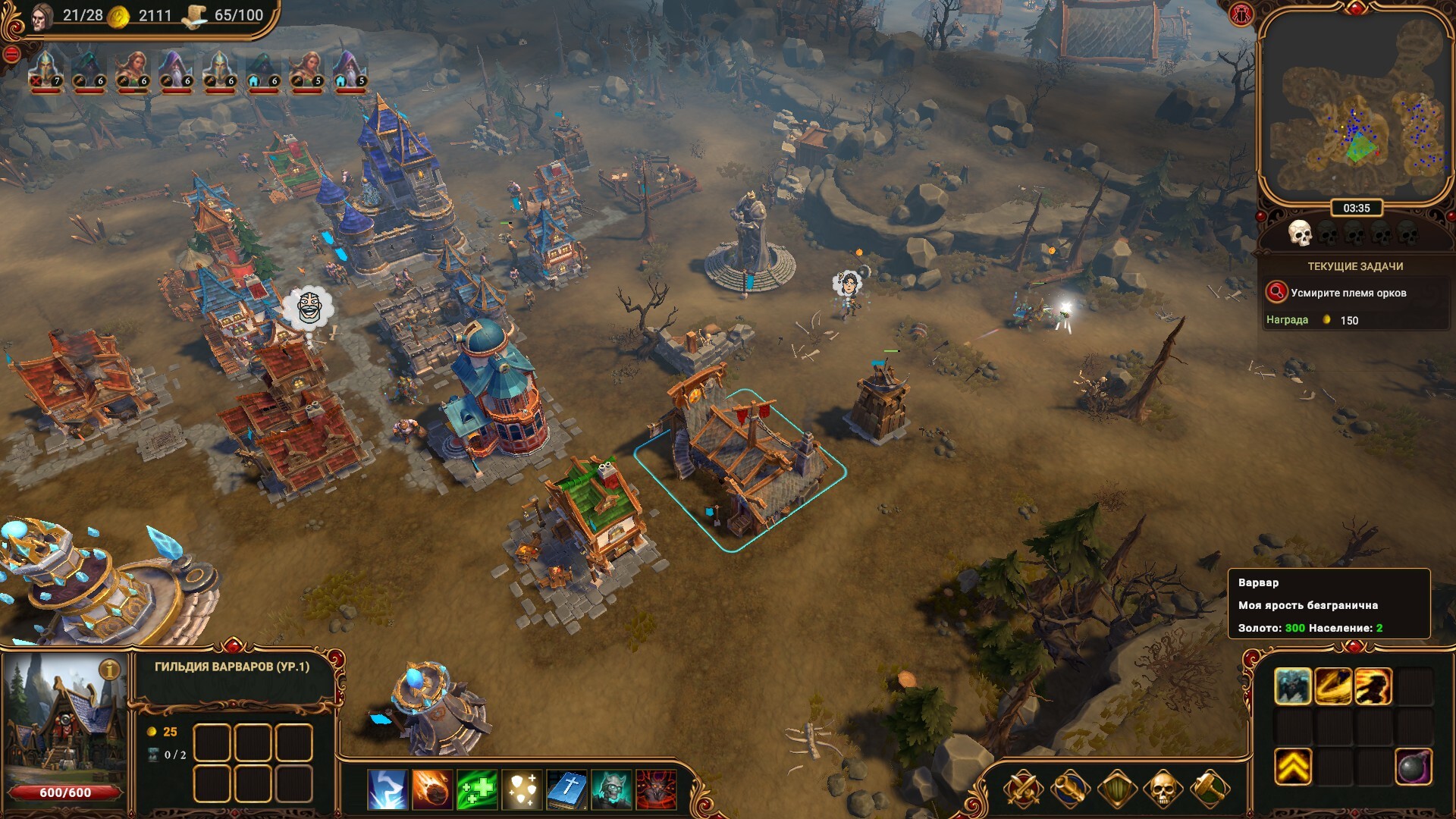The image size is (1456, 819).
Task: Collapse hero list with red minus button
Action: (x=11, y=54)
